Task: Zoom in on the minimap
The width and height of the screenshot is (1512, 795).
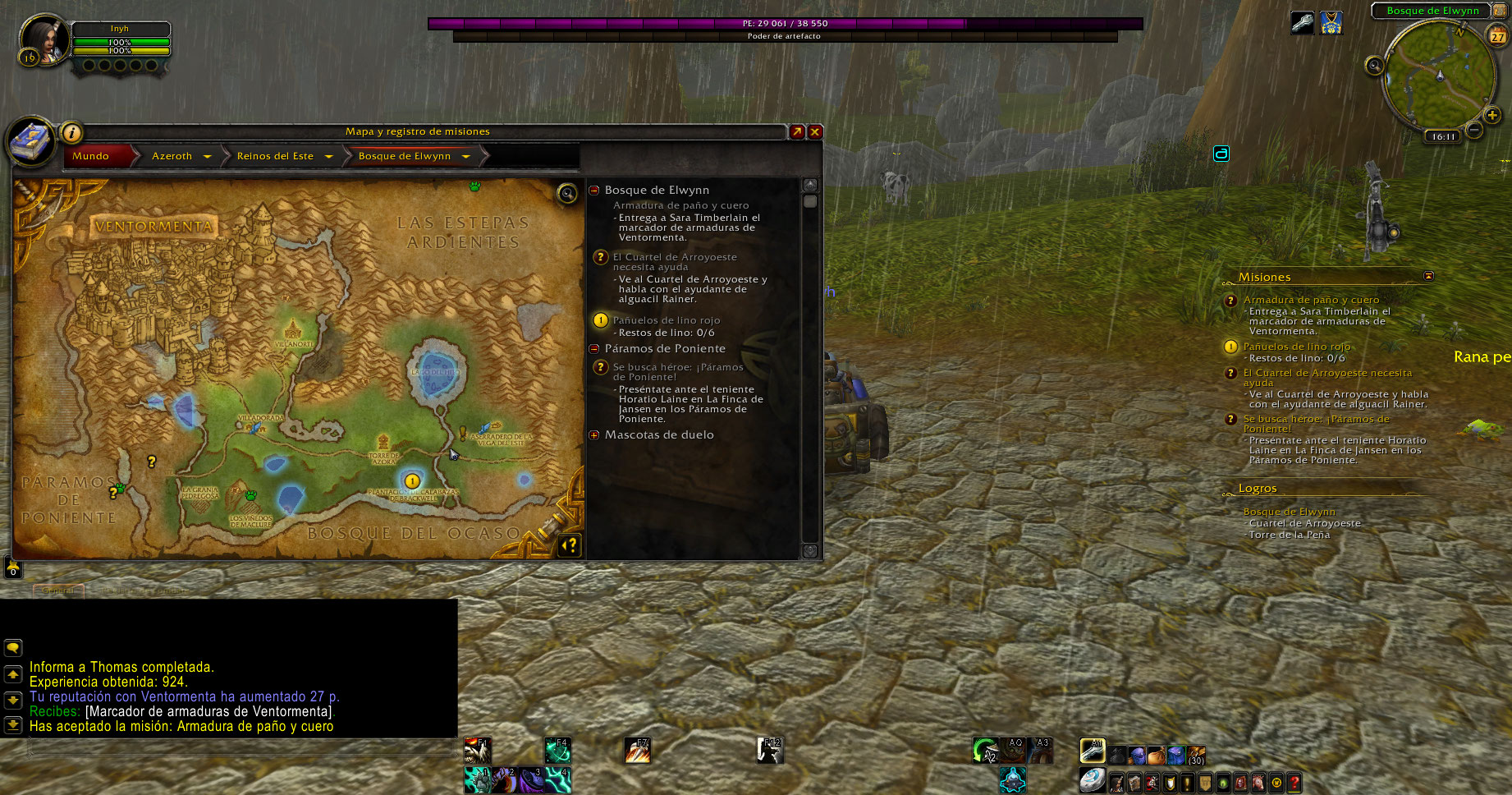Action: tap(1492, 116)
